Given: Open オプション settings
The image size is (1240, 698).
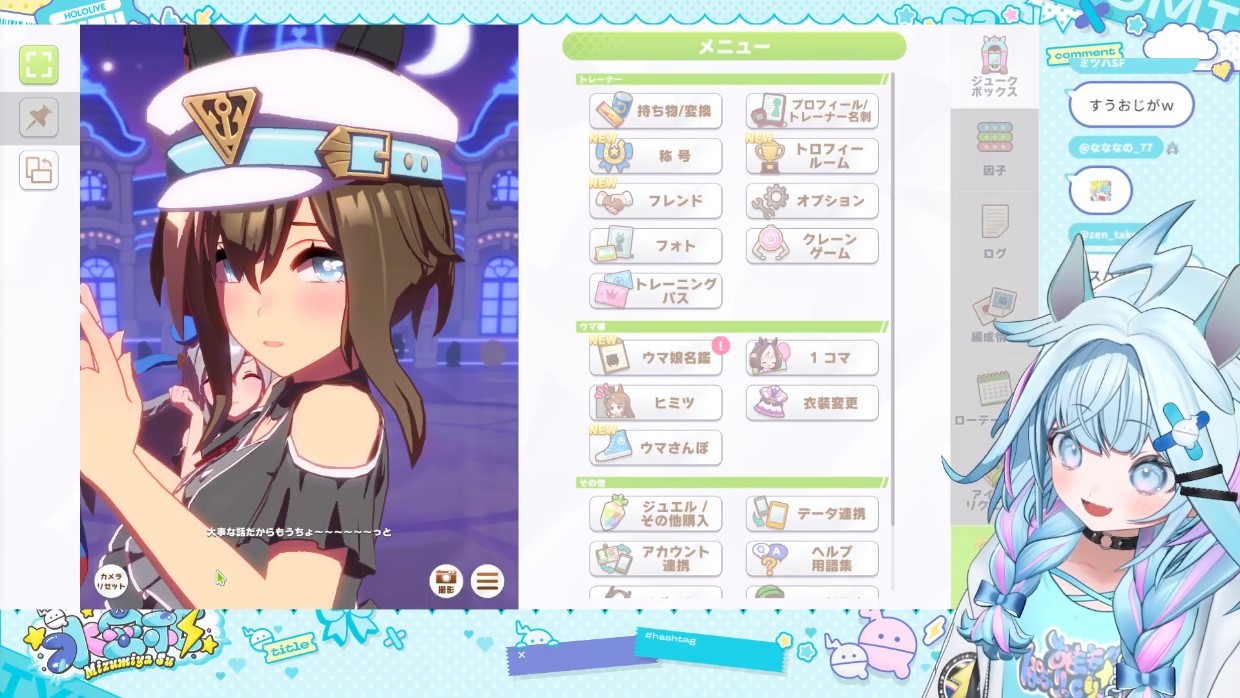Looking at the screenshot, I should tap(812, 201).
